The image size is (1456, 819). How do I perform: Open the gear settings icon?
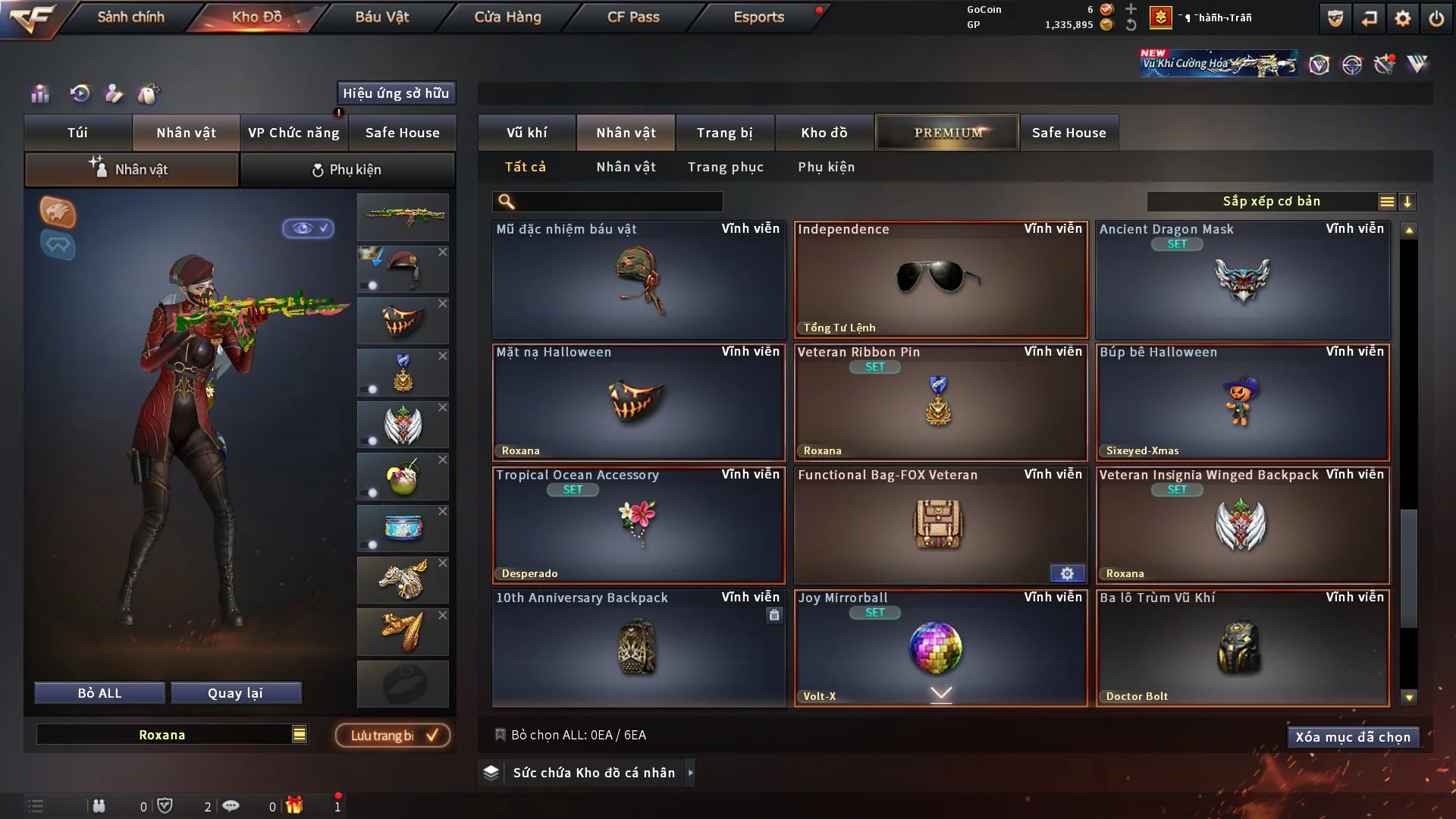(x=1402, y=18)
